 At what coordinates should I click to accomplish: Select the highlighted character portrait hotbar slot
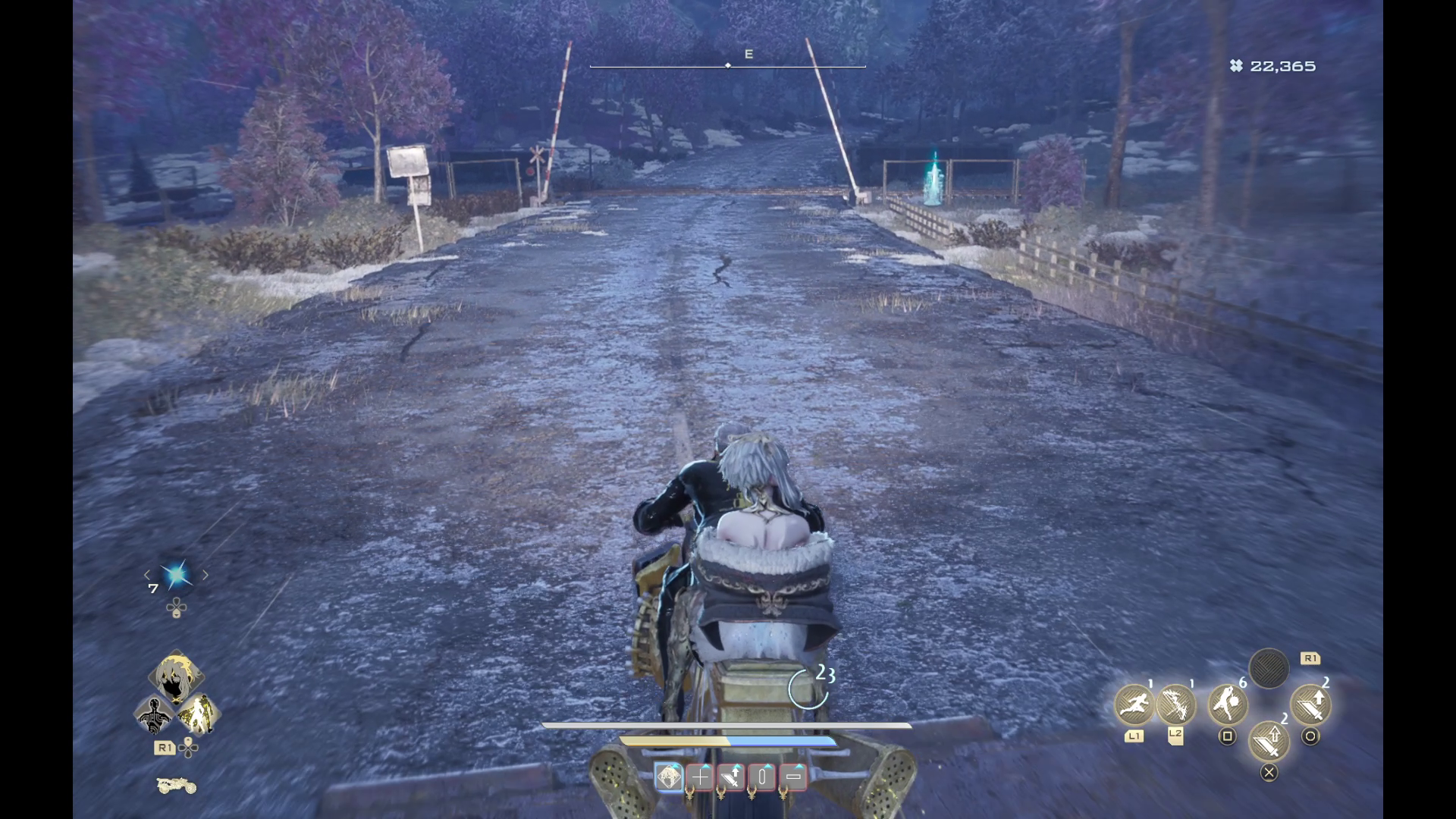coord(669,777)
